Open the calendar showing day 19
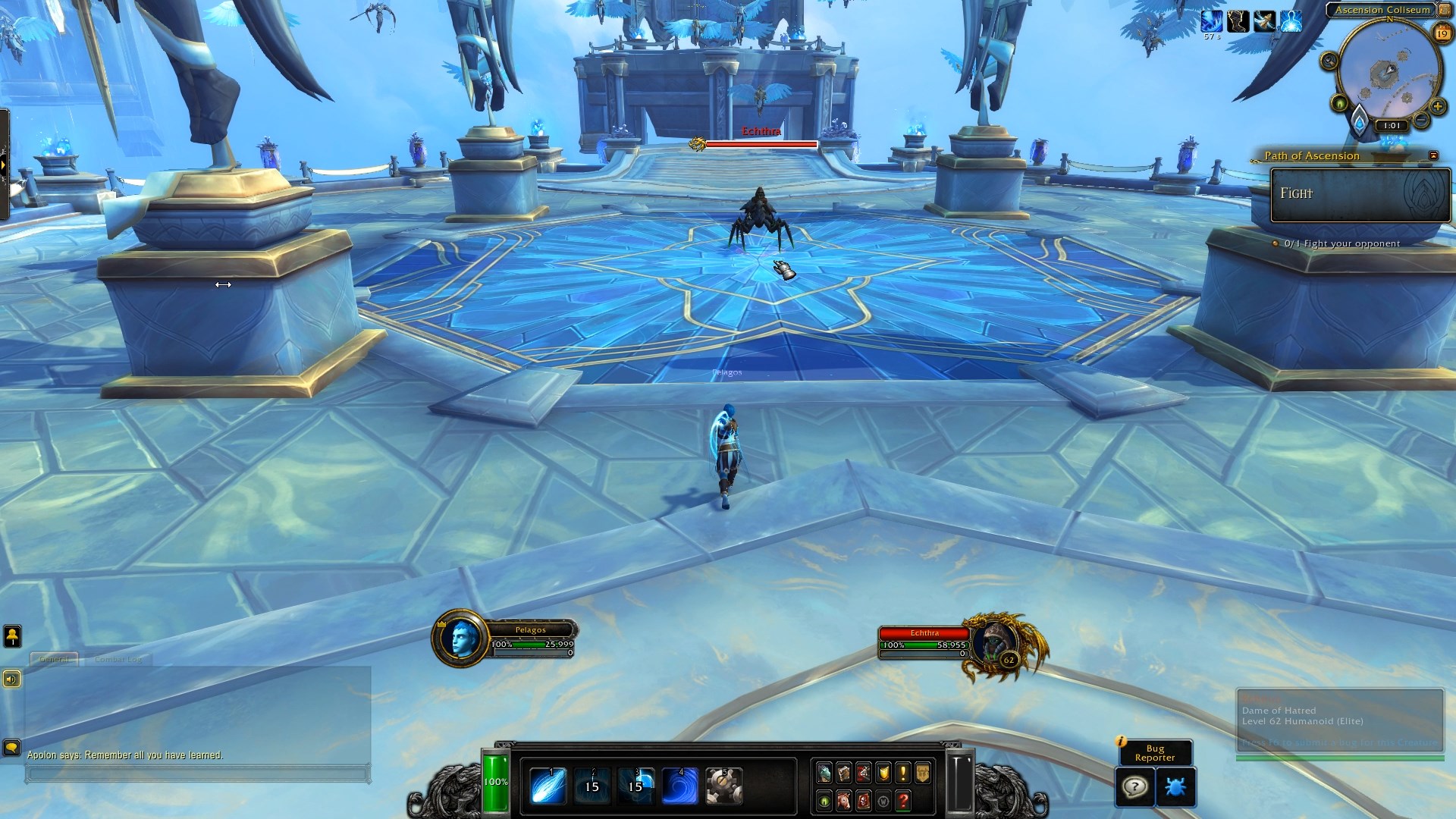The height and width of the screenshot is (819, 1456). point(1442,33)
